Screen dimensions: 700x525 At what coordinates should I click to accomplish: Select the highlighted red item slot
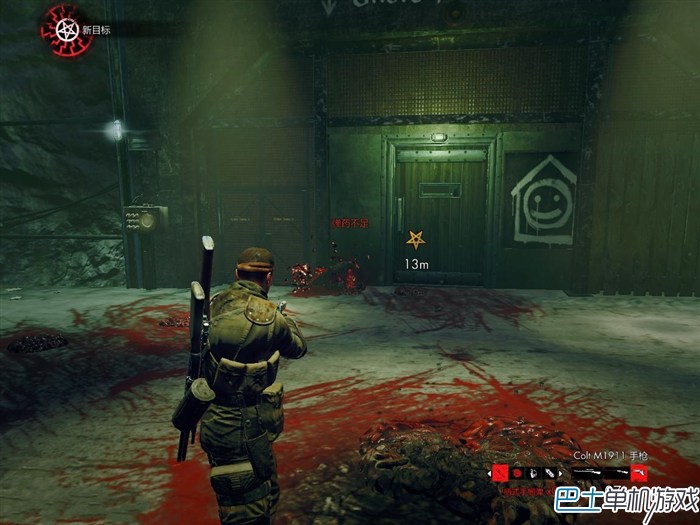tap(500, 472)
